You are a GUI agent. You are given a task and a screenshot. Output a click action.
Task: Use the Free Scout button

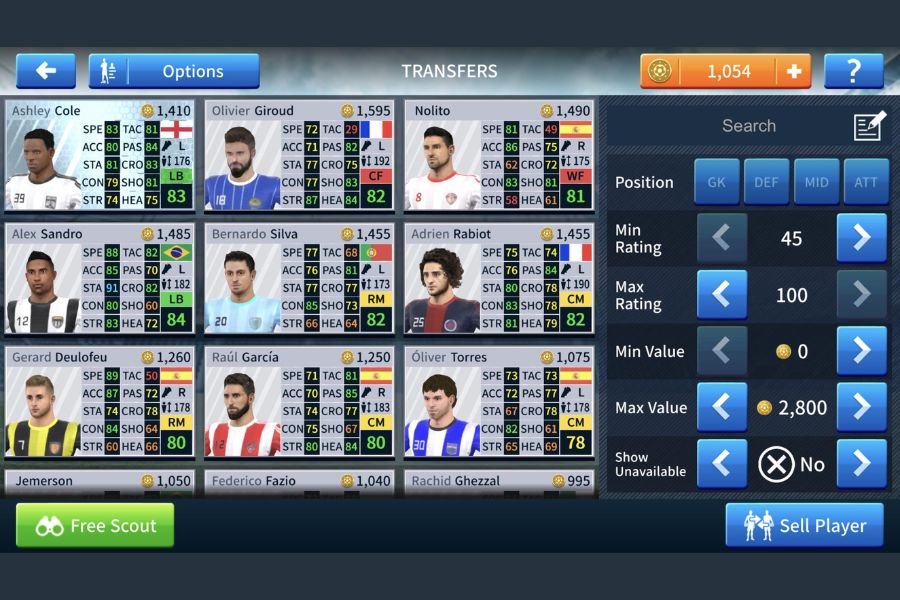95,525
